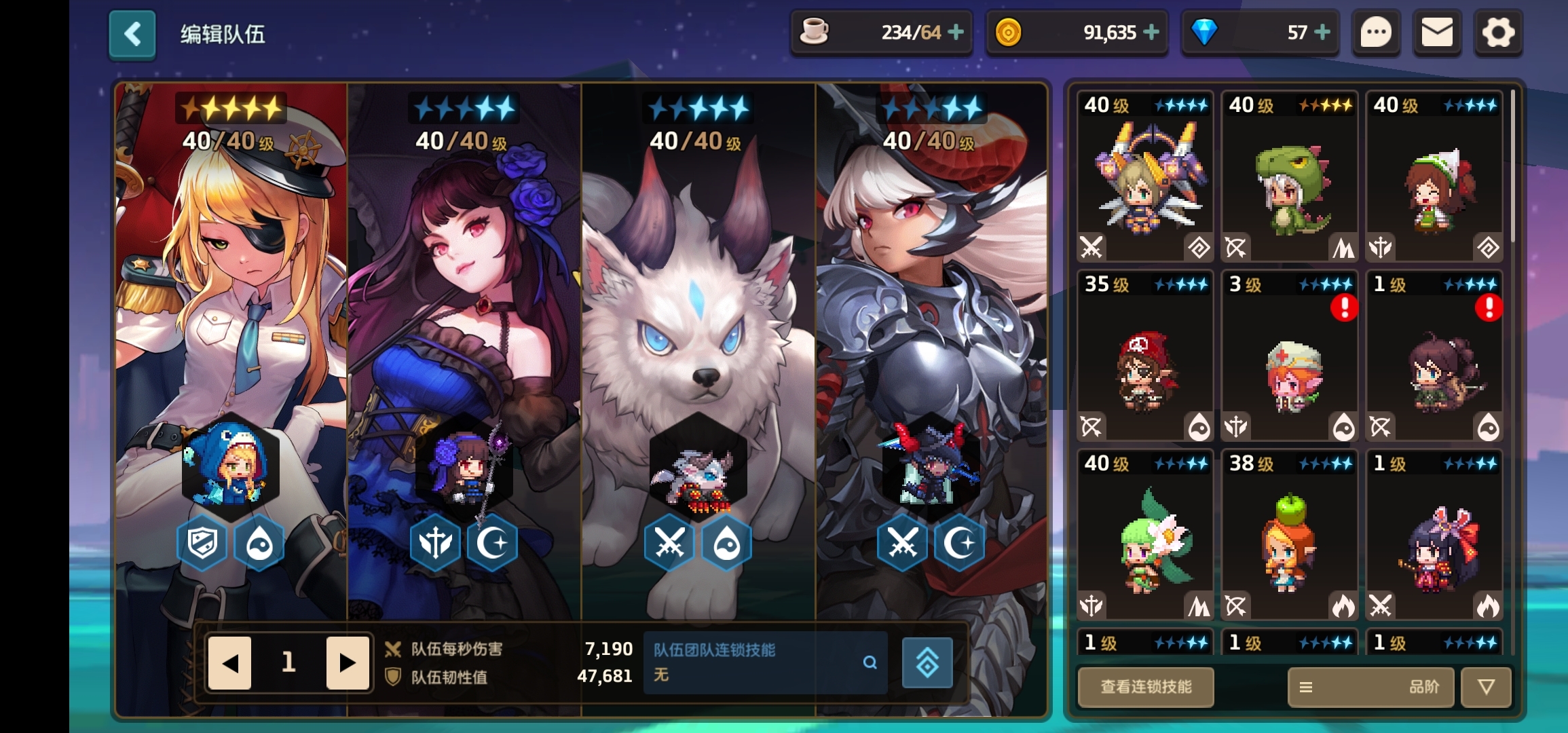Open the gear settings menu
Screen dimensions: 1568x733
pos(1498,33)
